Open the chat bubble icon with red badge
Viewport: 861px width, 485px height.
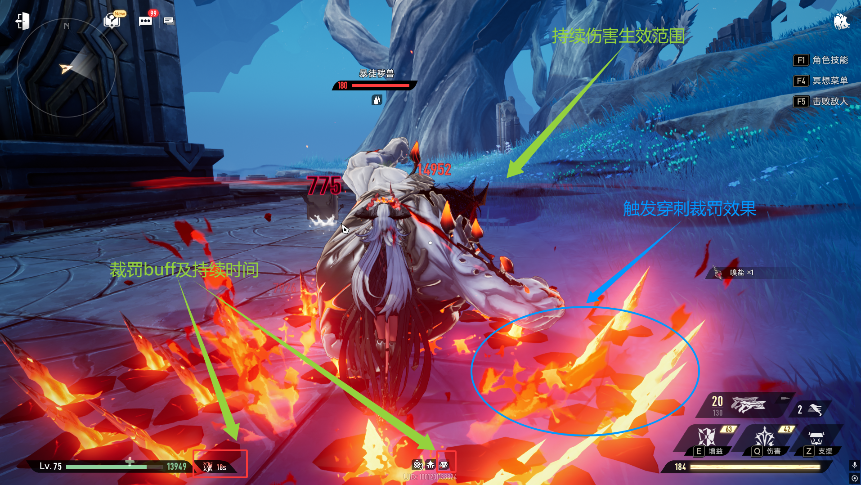tap(146, 20)
